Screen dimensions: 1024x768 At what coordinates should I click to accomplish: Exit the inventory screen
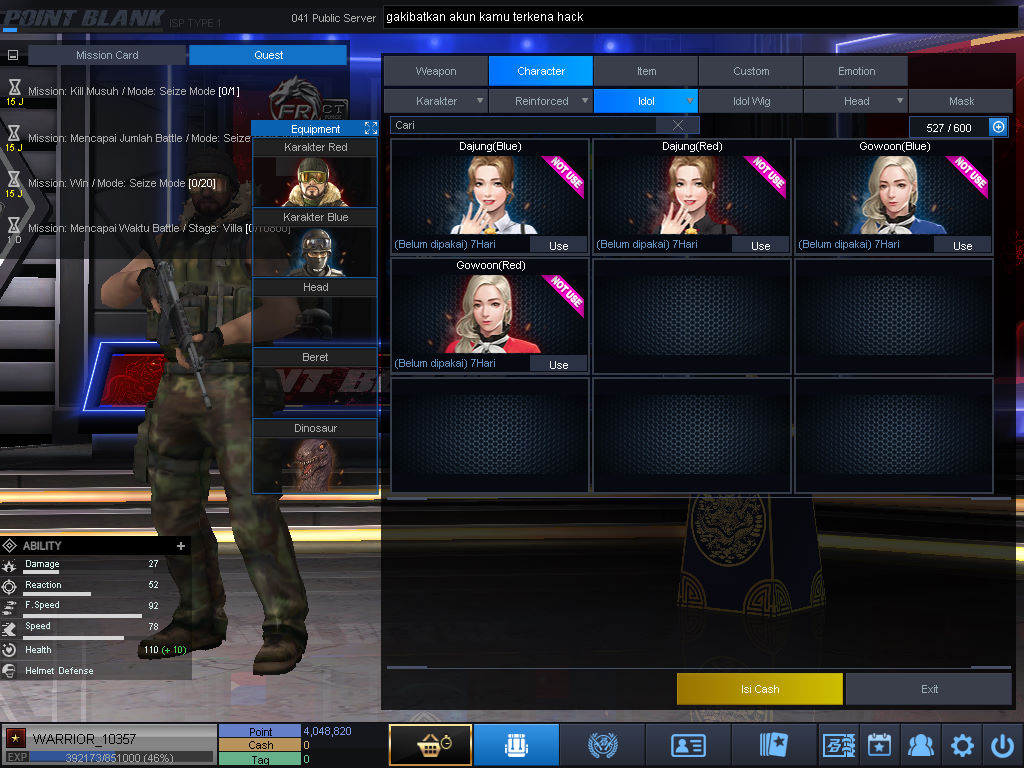coord(929,689)
